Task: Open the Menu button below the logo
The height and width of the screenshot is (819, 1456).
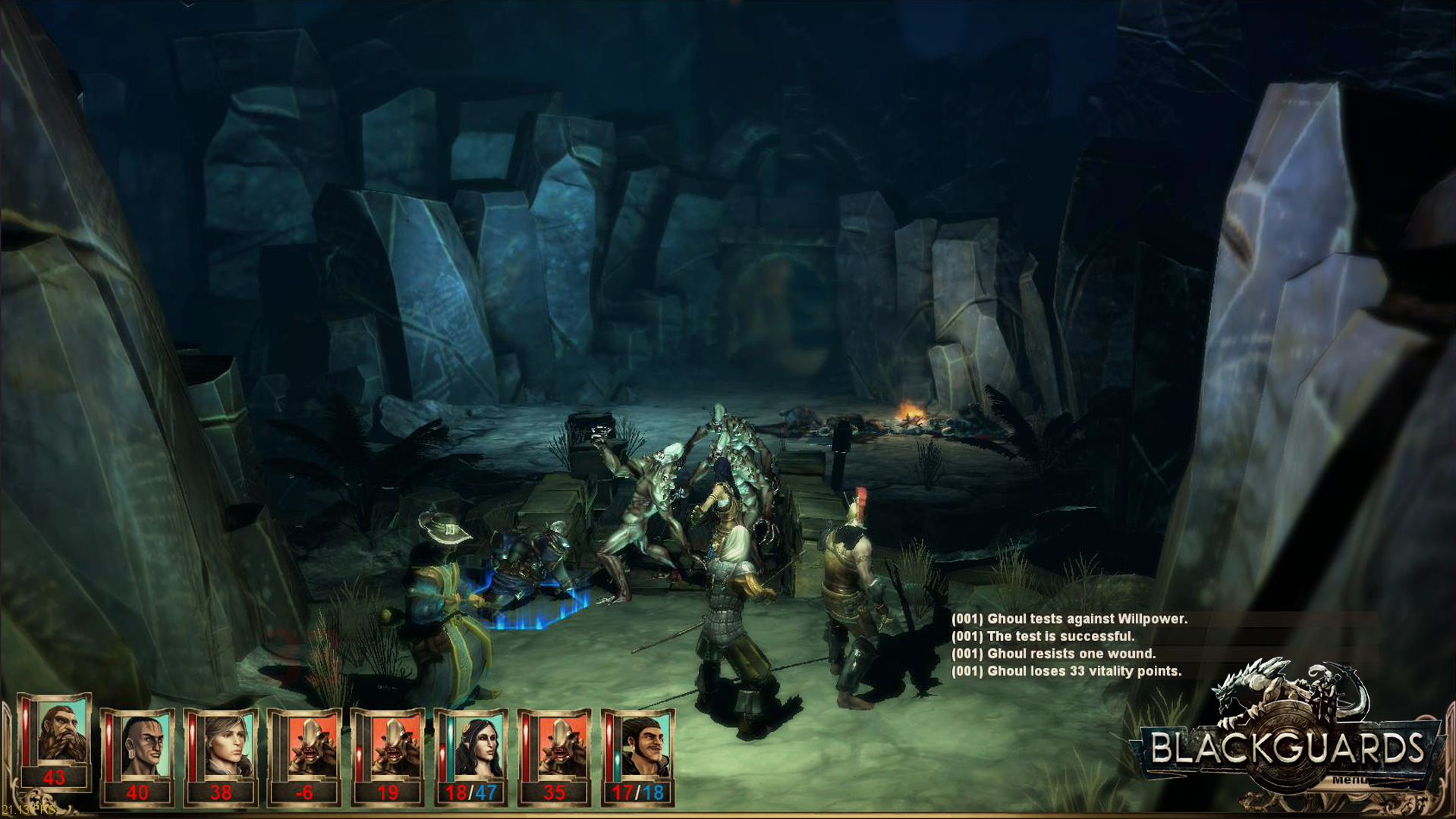Action: 1348,780
